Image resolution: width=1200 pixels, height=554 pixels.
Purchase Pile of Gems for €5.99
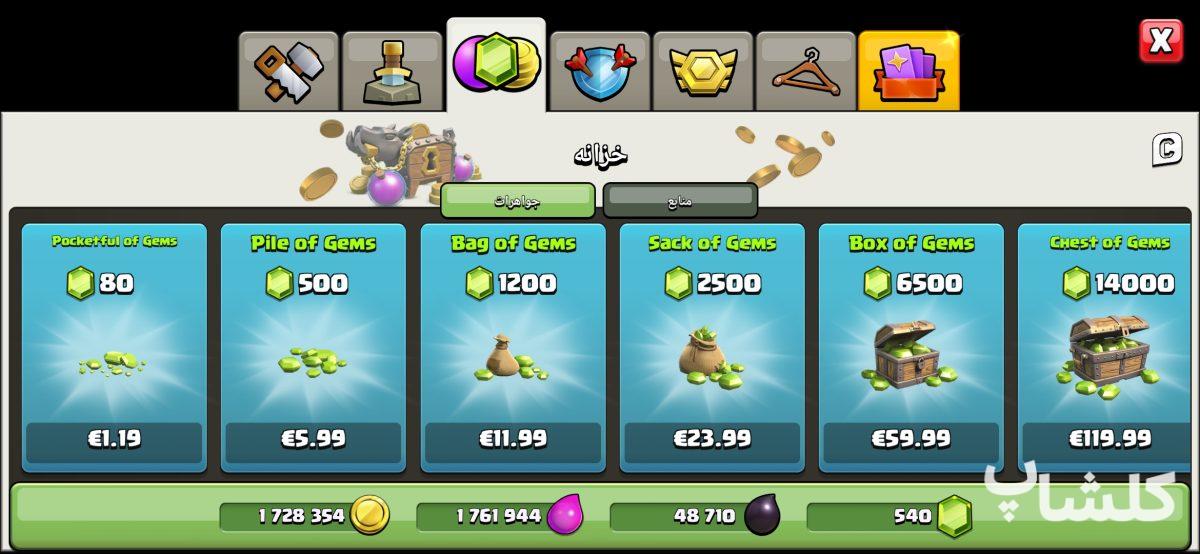pyautogui.click(x=313, y=439)
